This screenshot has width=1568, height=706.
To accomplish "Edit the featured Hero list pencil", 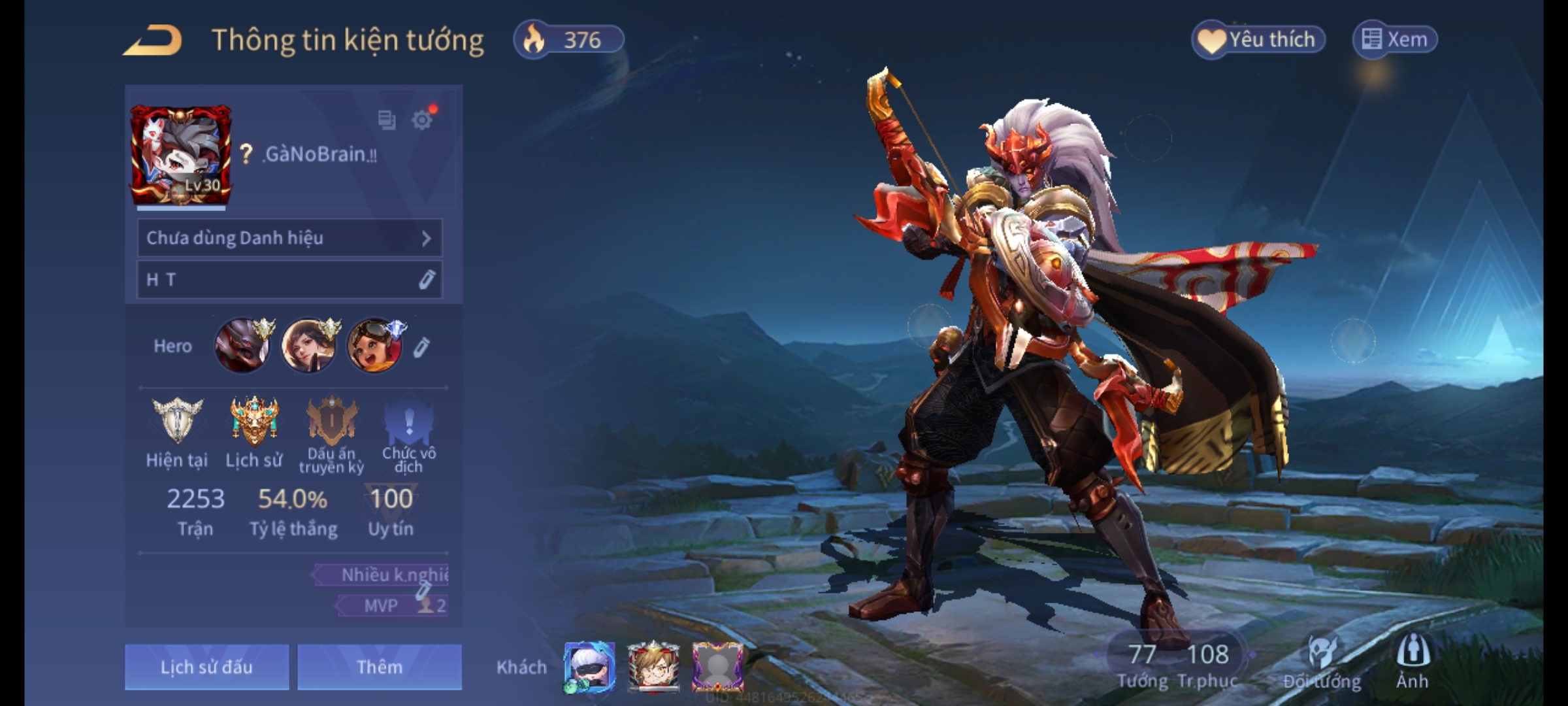I will click(421, 347).
